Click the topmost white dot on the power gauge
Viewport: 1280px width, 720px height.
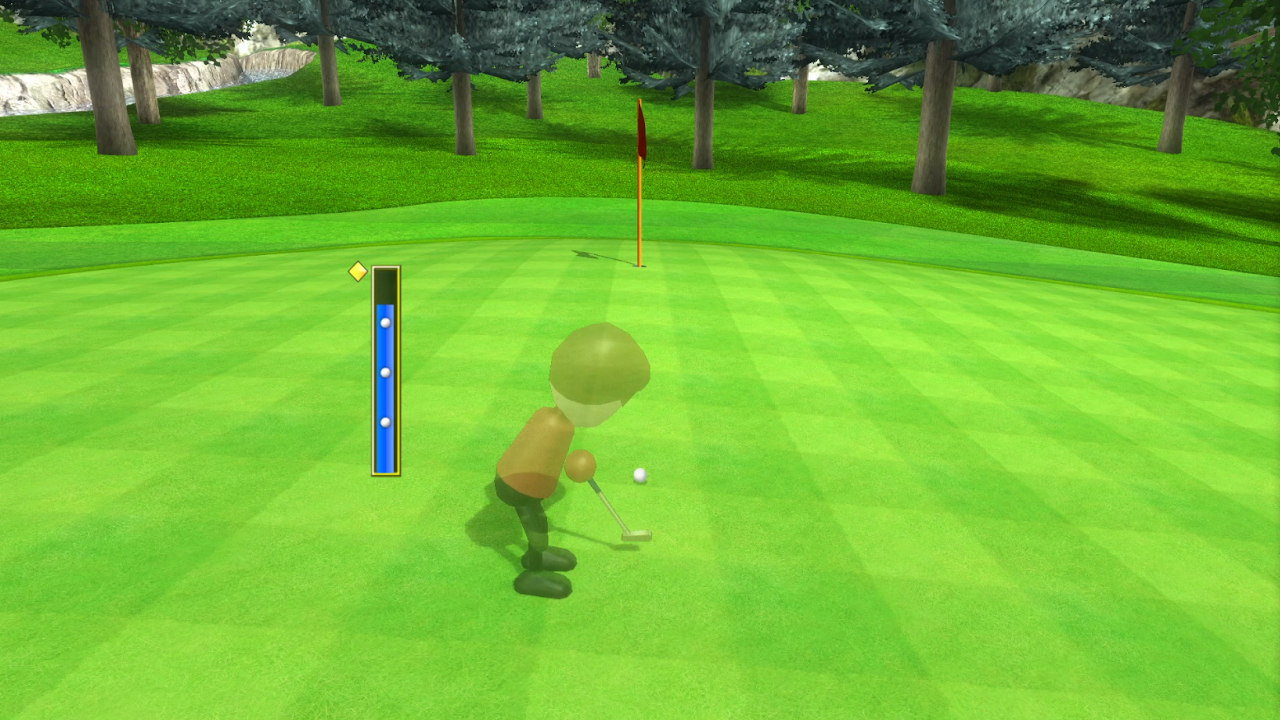pyautogui.click(x=384, y=322)
